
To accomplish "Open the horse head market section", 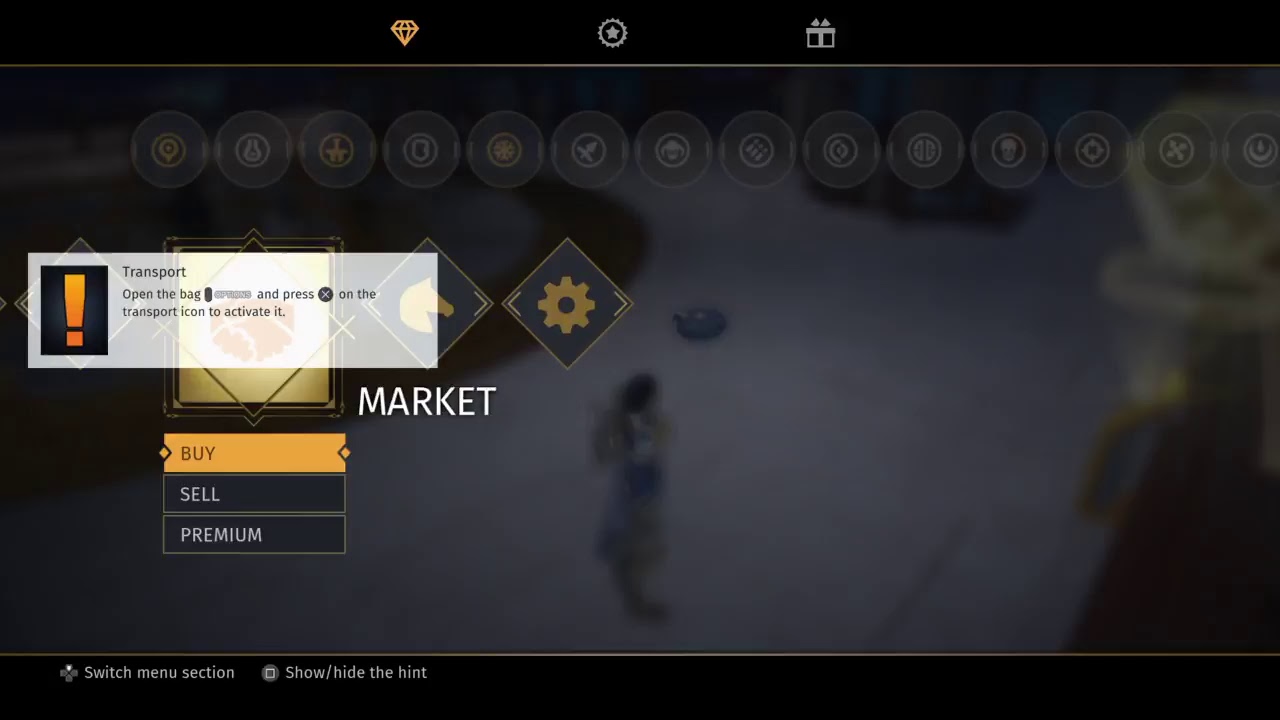I will [427, 303].
